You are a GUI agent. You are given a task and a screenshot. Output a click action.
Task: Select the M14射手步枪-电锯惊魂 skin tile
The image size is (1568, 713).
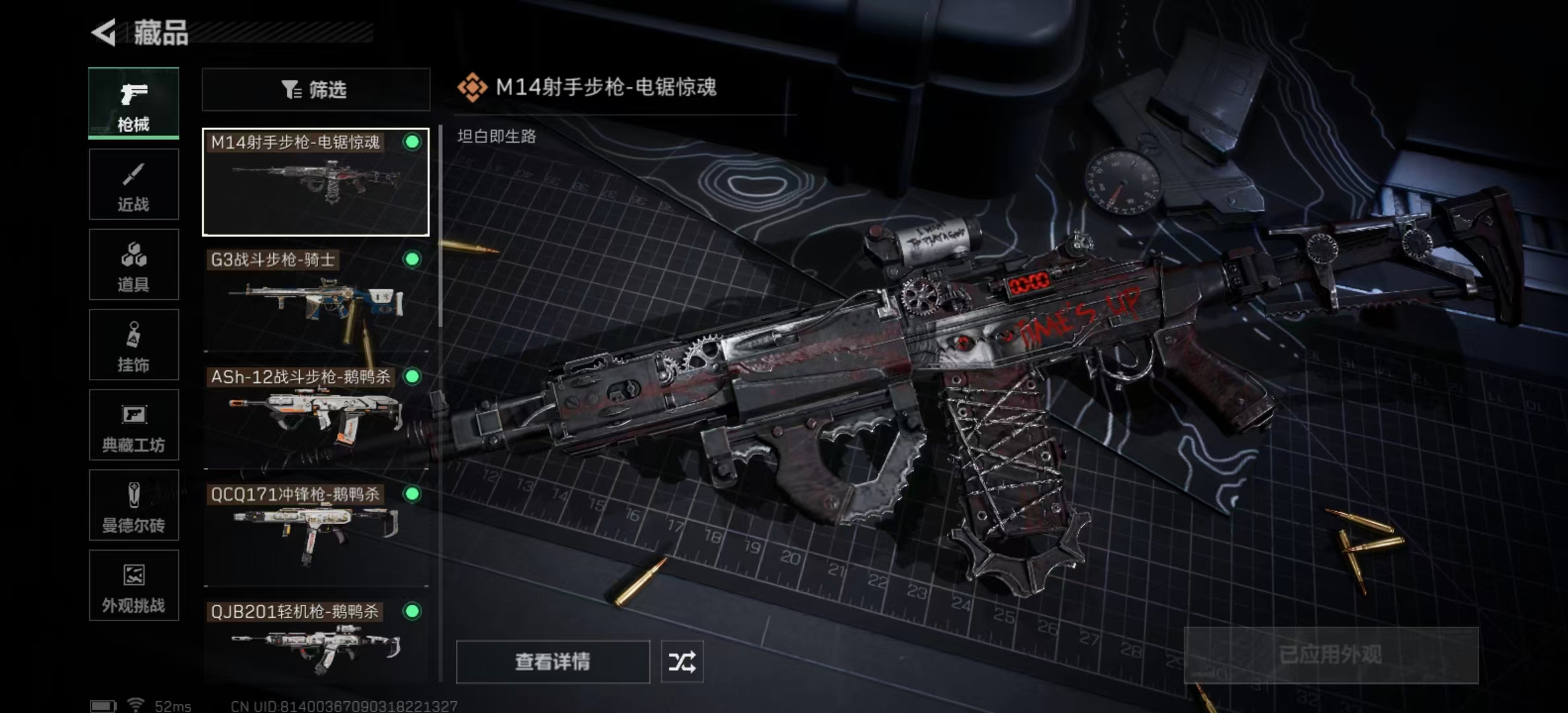(x=315, y=182)
